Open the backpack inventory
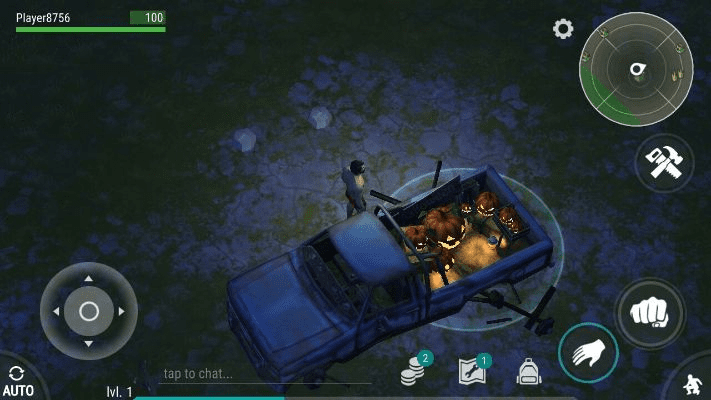 (x=528, y=372)
